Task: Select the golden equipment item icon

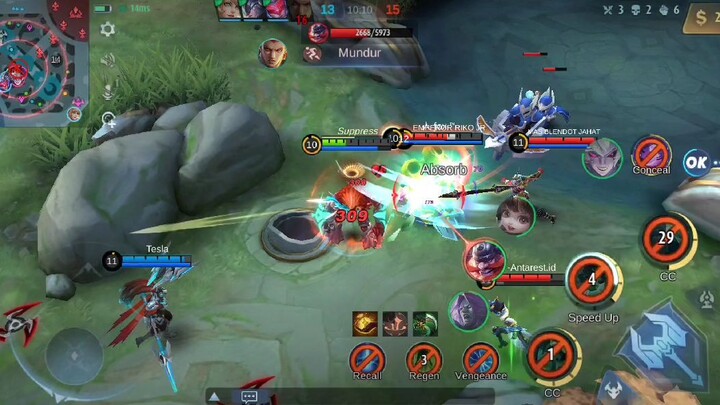Action: (364, 323)
